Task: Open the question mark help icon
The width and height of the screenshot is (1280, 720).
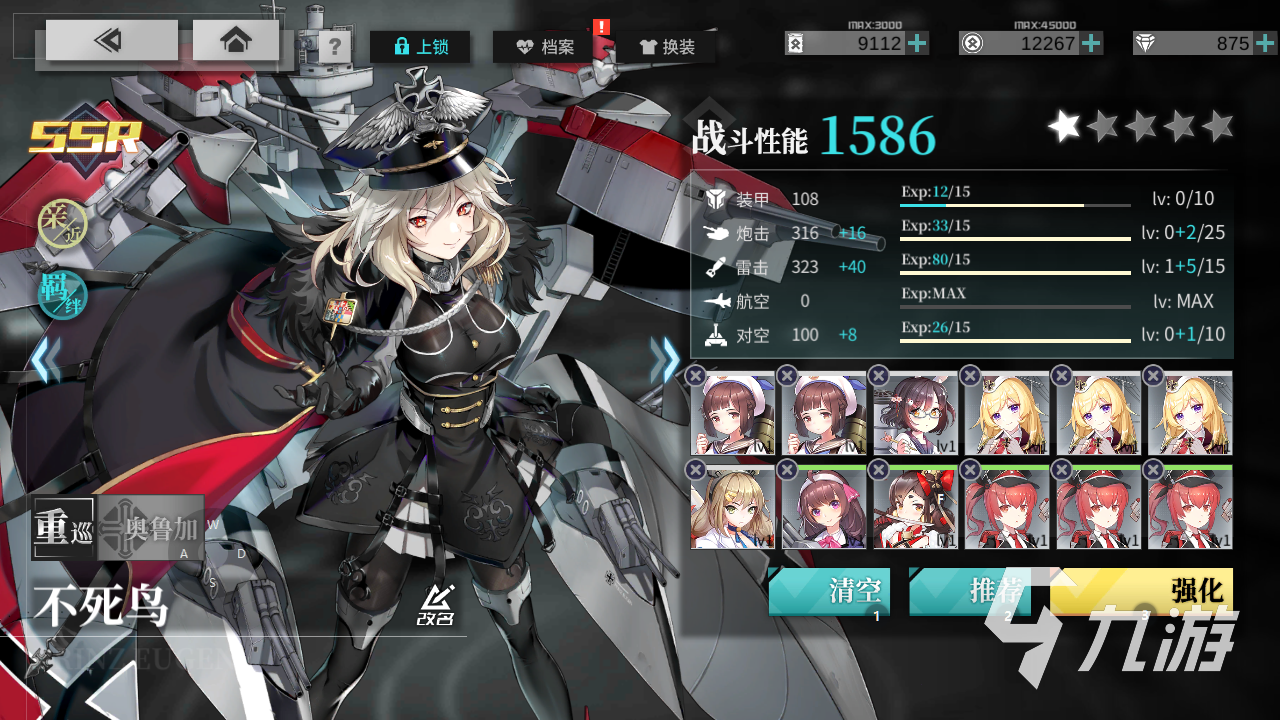Action: coord(333,45)
